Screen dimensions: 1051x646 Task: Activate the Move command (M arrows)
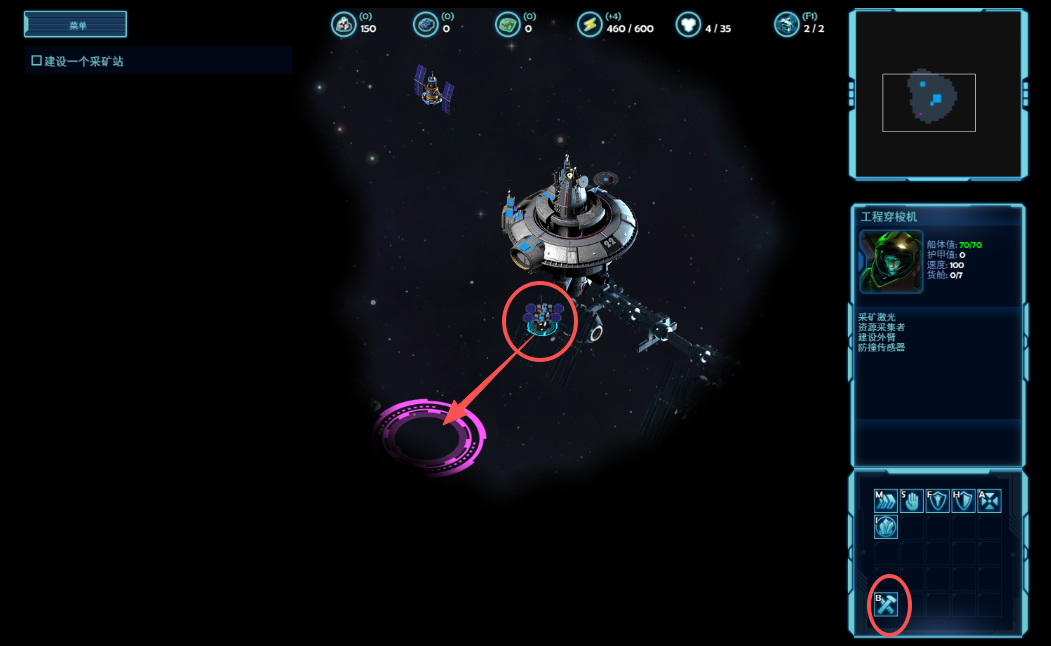[885, 500]
